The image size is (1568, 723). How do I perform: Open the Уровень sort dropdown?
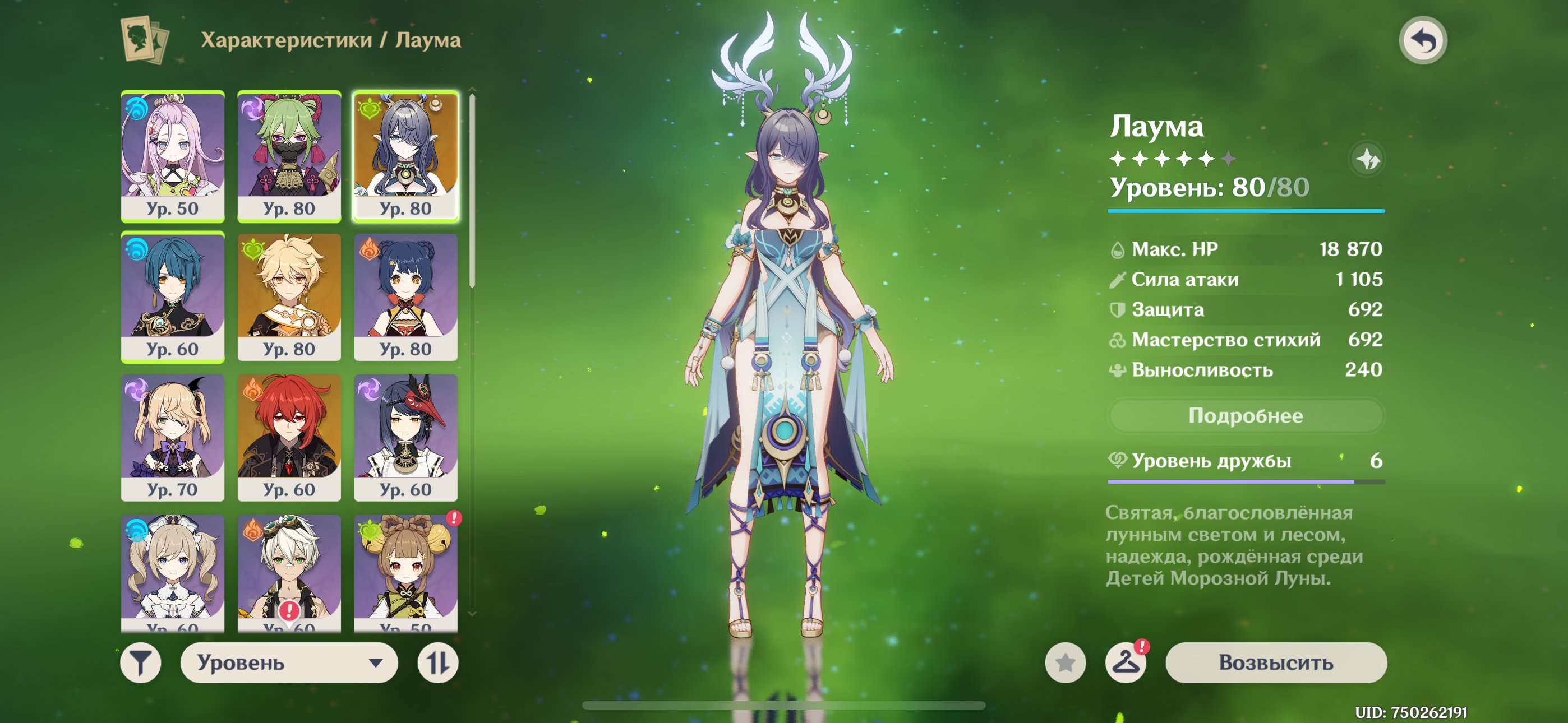tap(289, 662)
